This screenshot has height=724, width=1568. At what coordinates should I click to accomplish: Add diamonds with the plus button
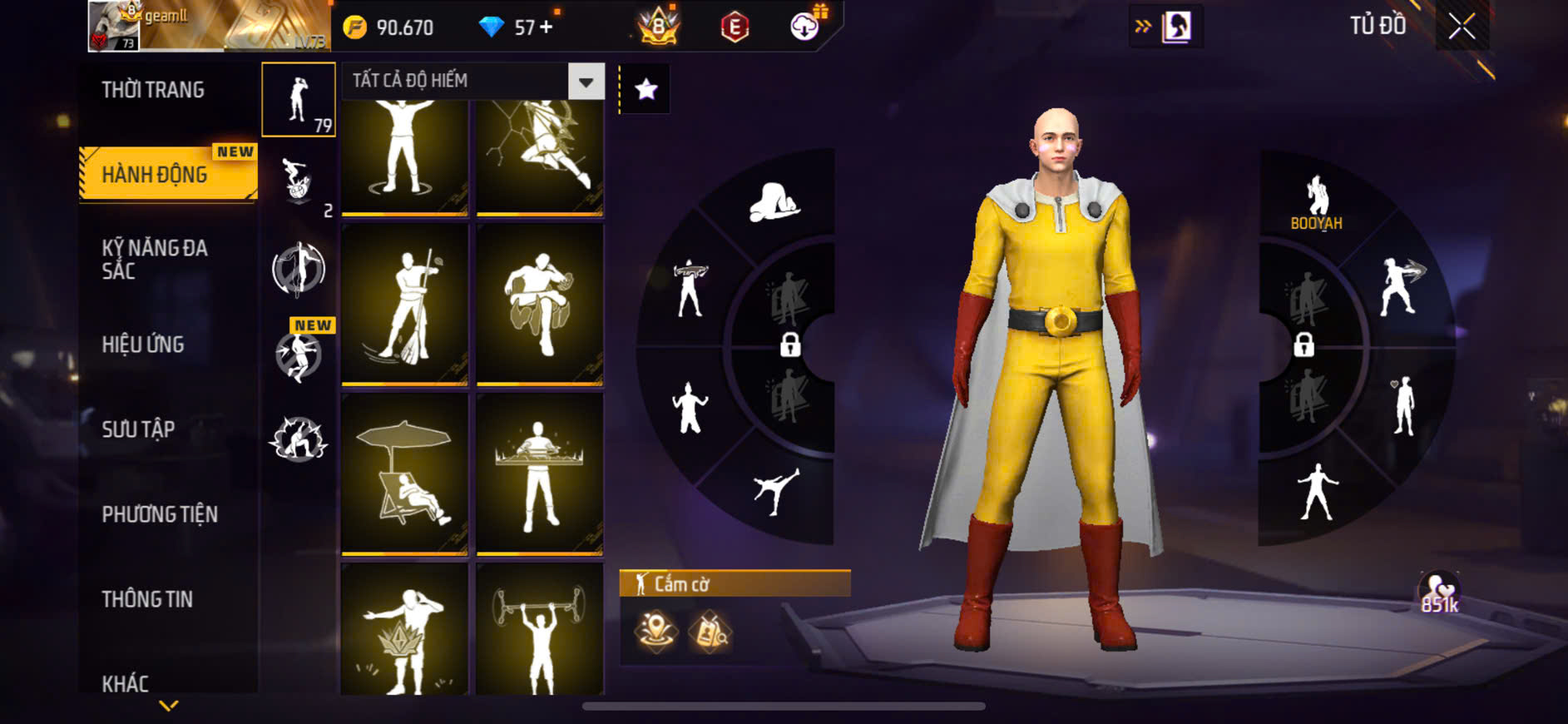coord(546,27)
